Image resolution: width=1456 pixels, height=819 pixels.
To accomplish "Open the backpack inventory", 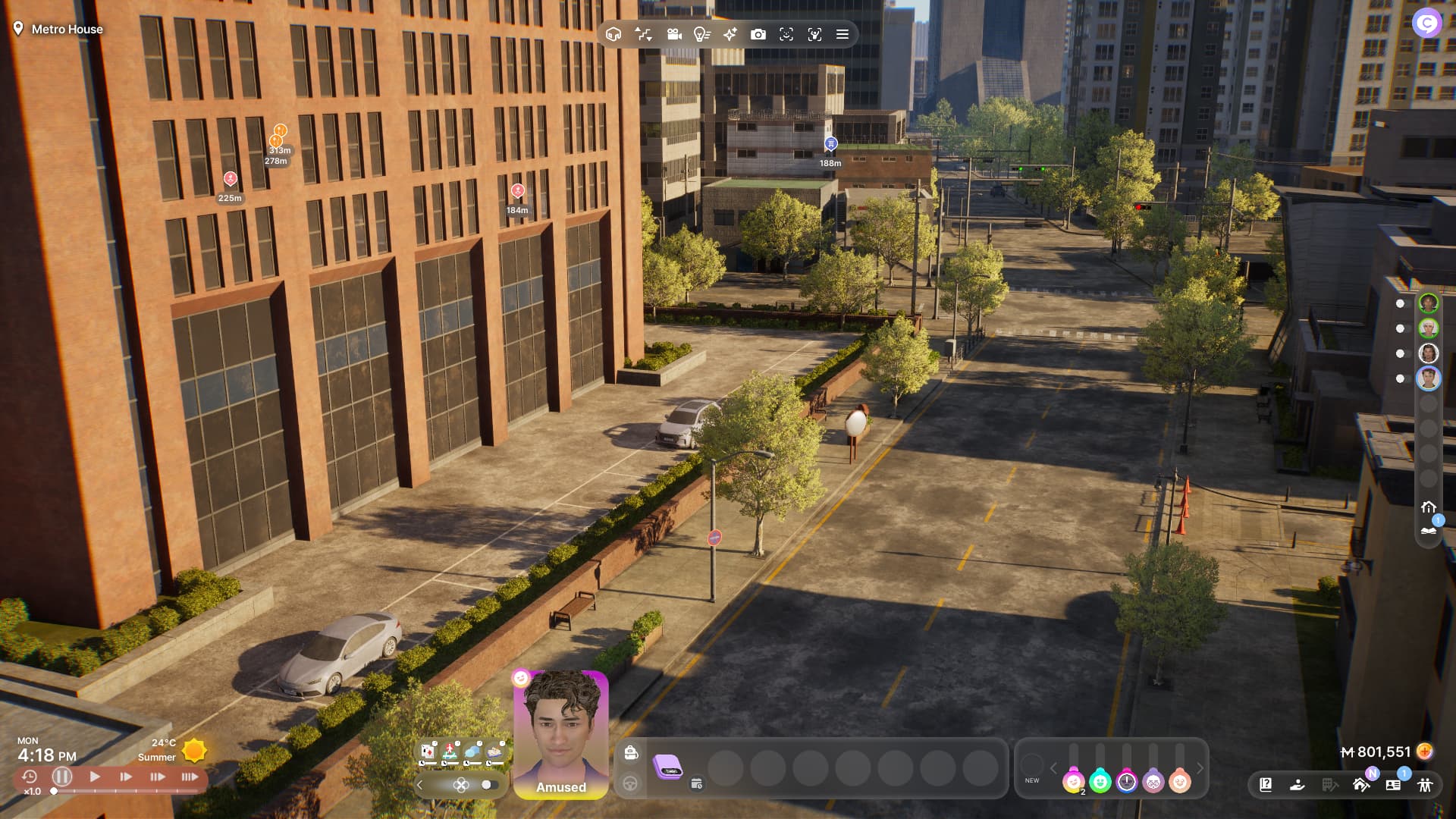I will pos(631,752).
